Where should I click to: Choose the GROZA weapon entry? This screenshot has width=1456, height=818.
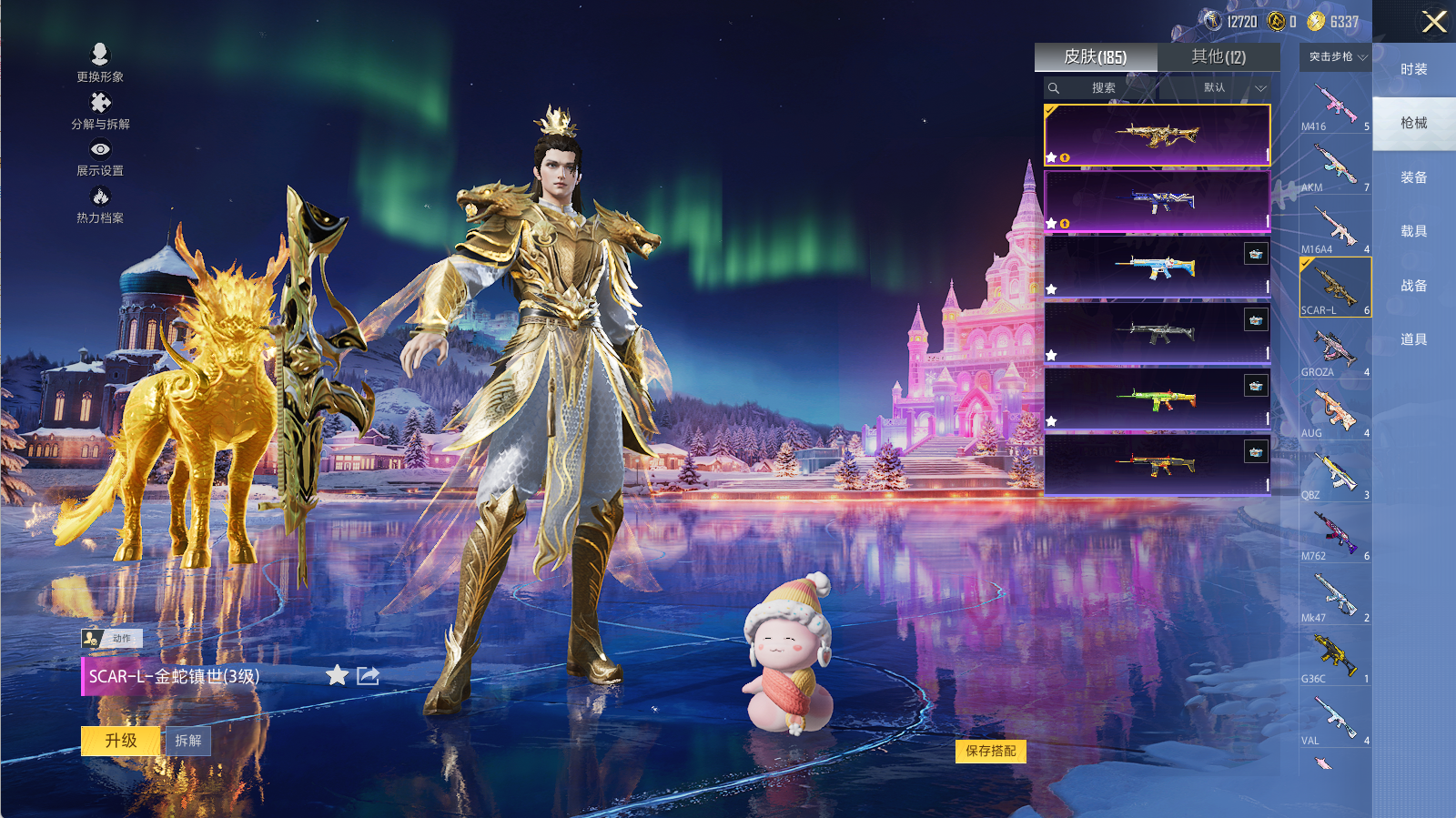pos(1334,351)
